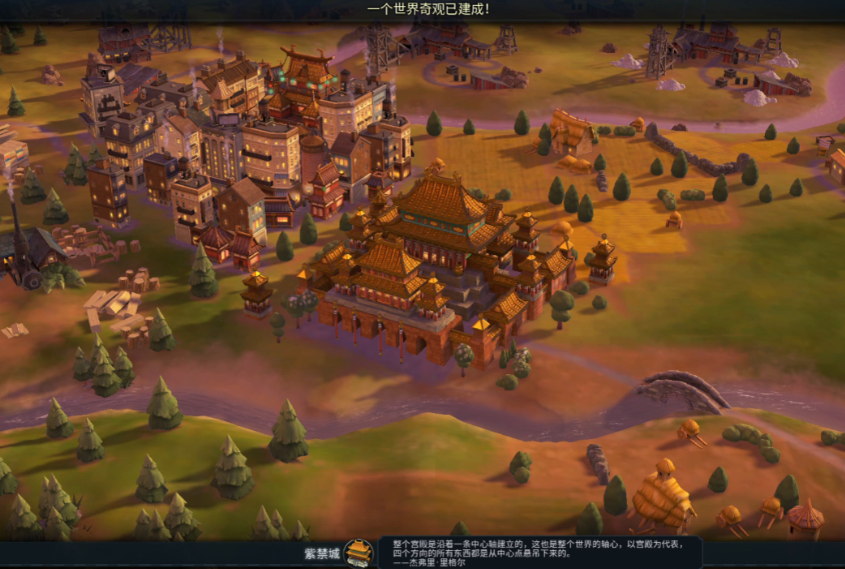Click the Forbidden City wonder icon

(359, 553)
